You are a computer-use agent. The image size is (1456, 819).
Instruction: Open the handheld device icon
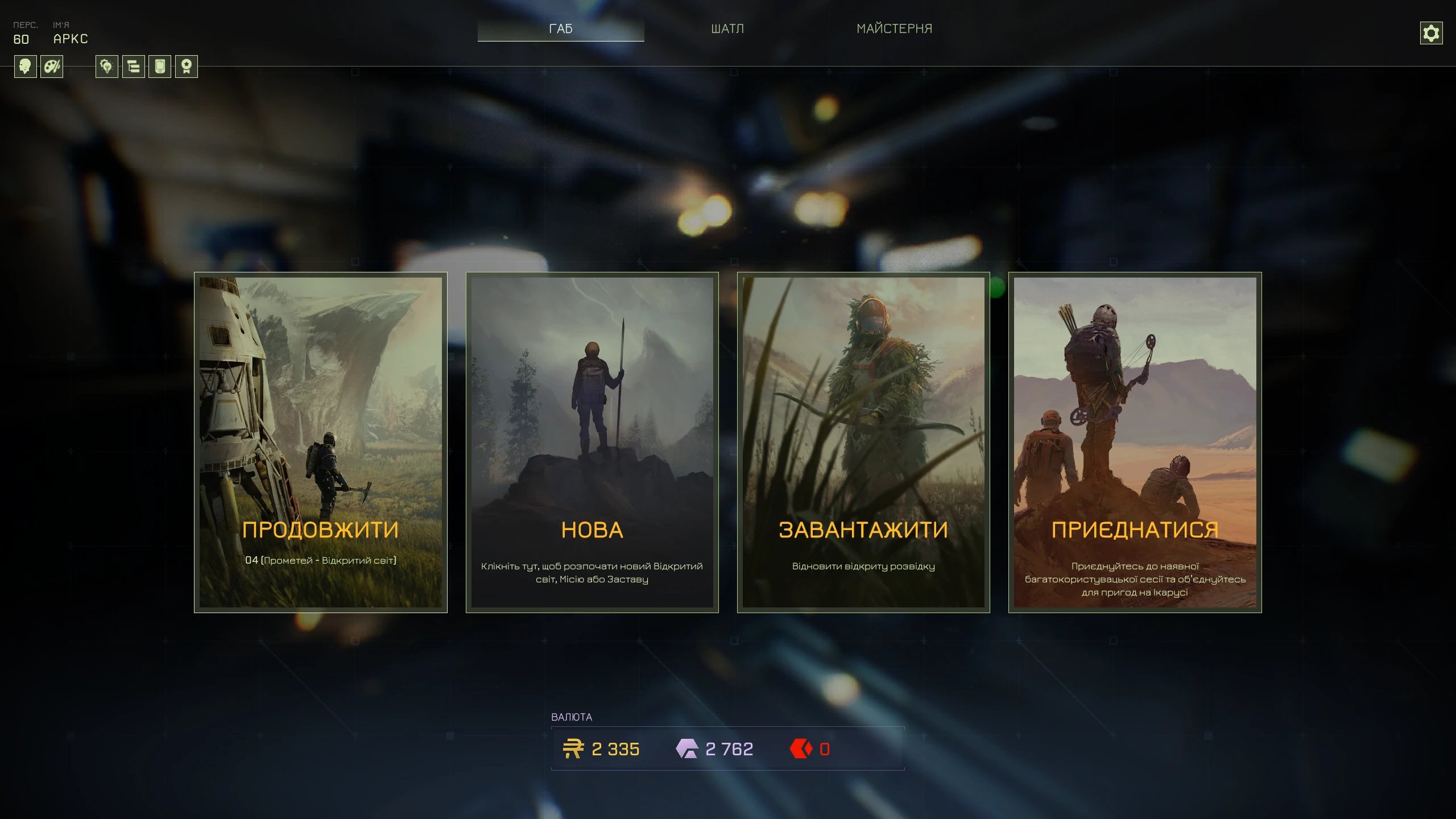[160, 67]
